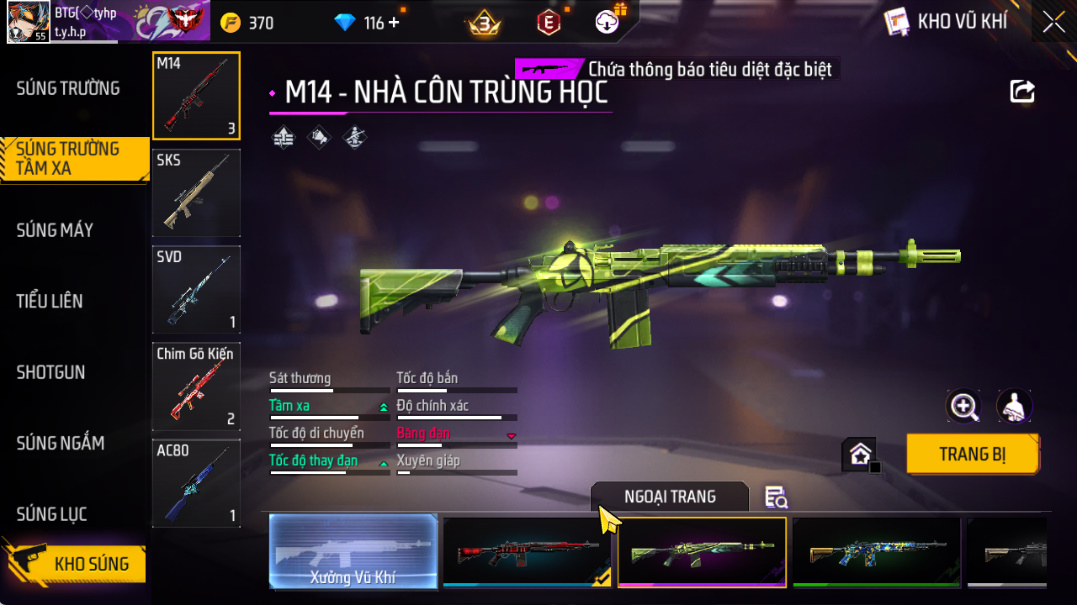Screen dimensions: 1077x605
Task: Zoom in with the magnifier icon
Action: tap(964, 406)
